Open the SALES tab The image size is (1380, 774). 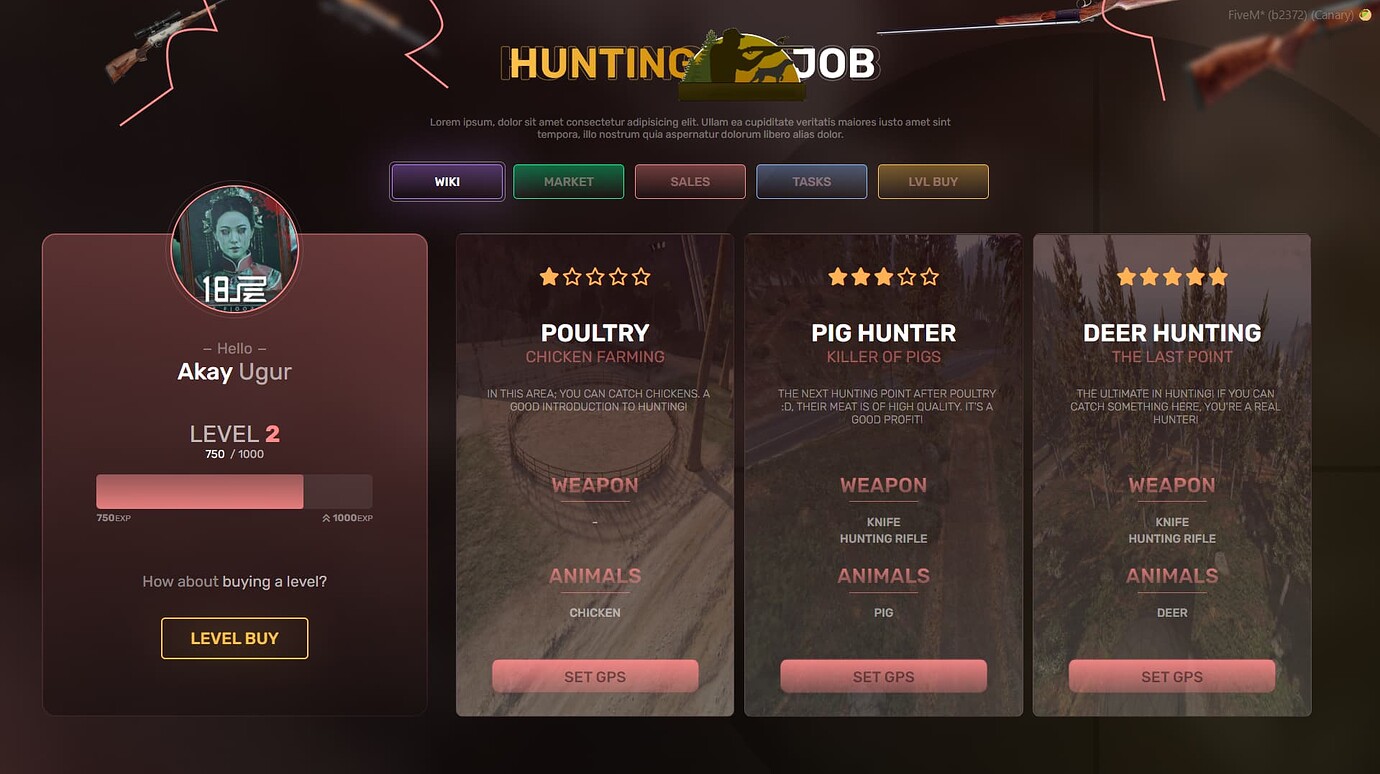coord(690,181)
